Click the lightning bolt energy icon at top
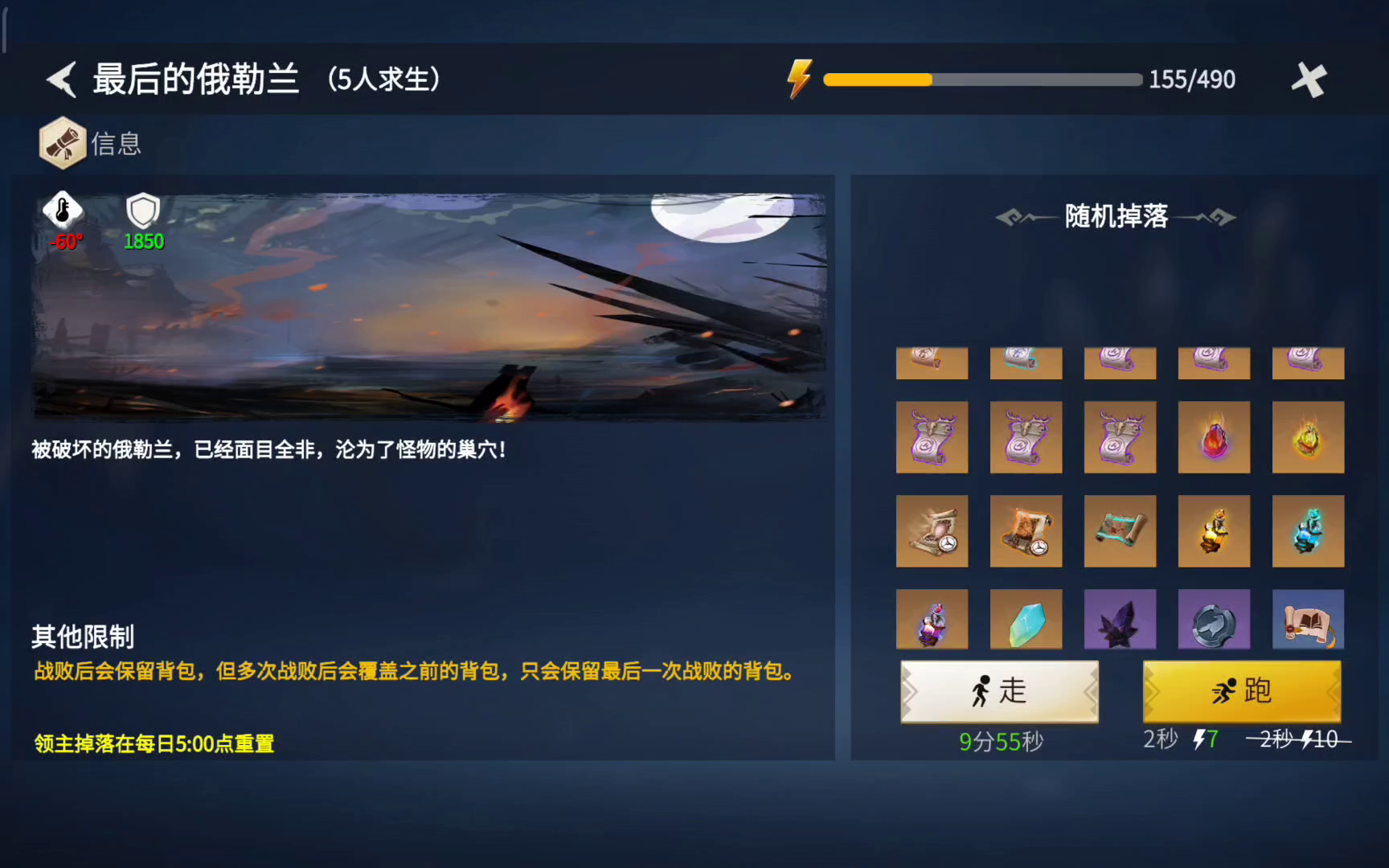Screen dimensions: 1389x868 (x=798, y=78)
